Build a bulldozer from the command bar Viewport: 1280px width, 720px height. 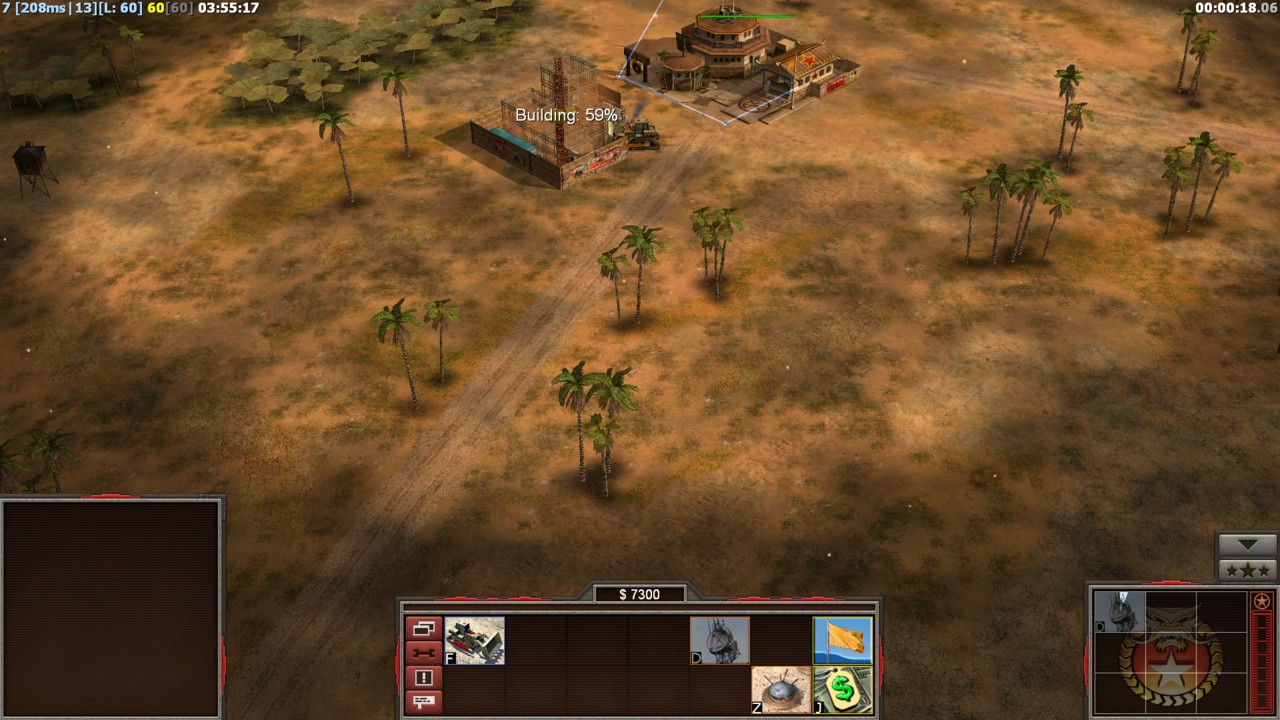click(x=475, y=641)
